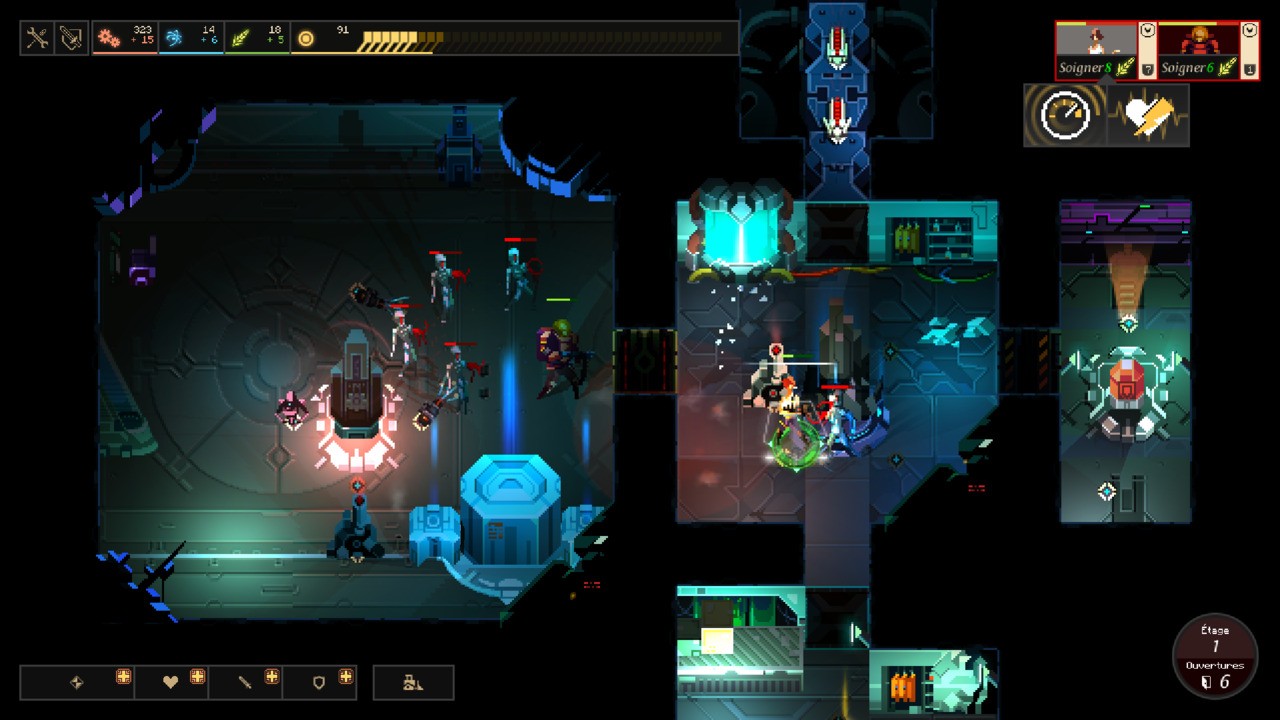Select the red-armored hero portrait

[1198, 42]
